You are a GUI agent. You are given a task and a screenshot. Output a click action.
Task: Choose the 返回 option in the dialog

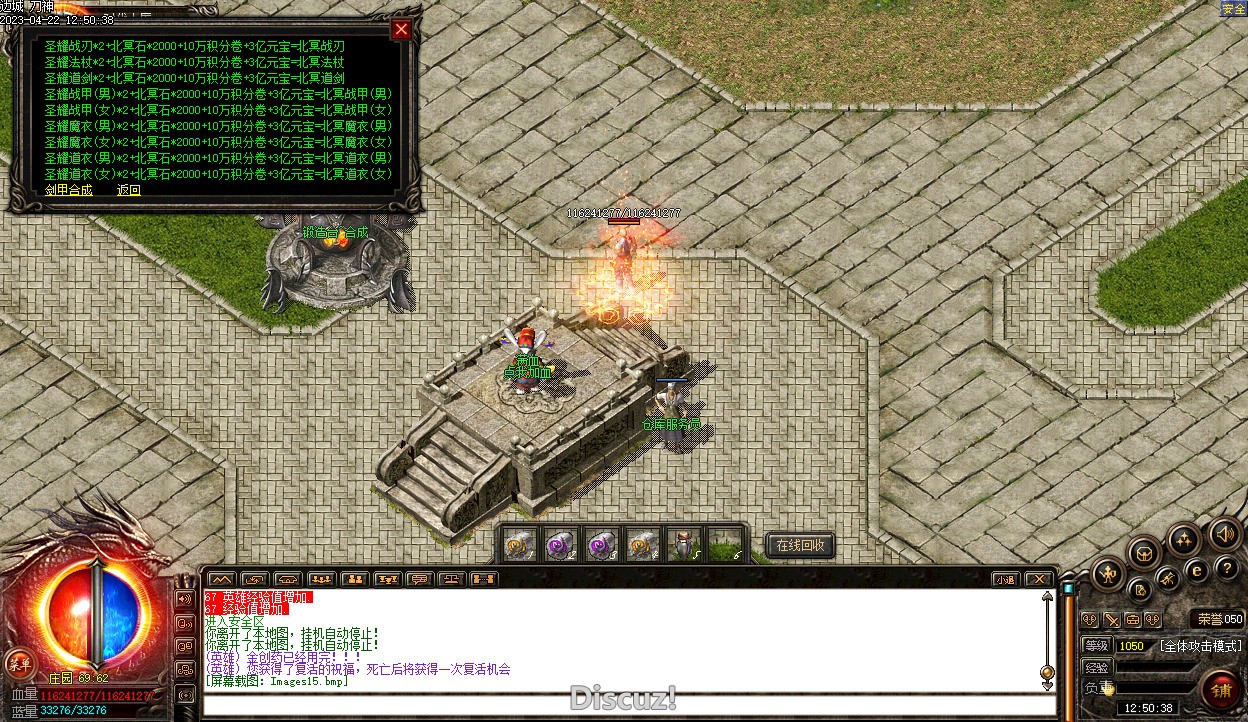tap(129, 190)
